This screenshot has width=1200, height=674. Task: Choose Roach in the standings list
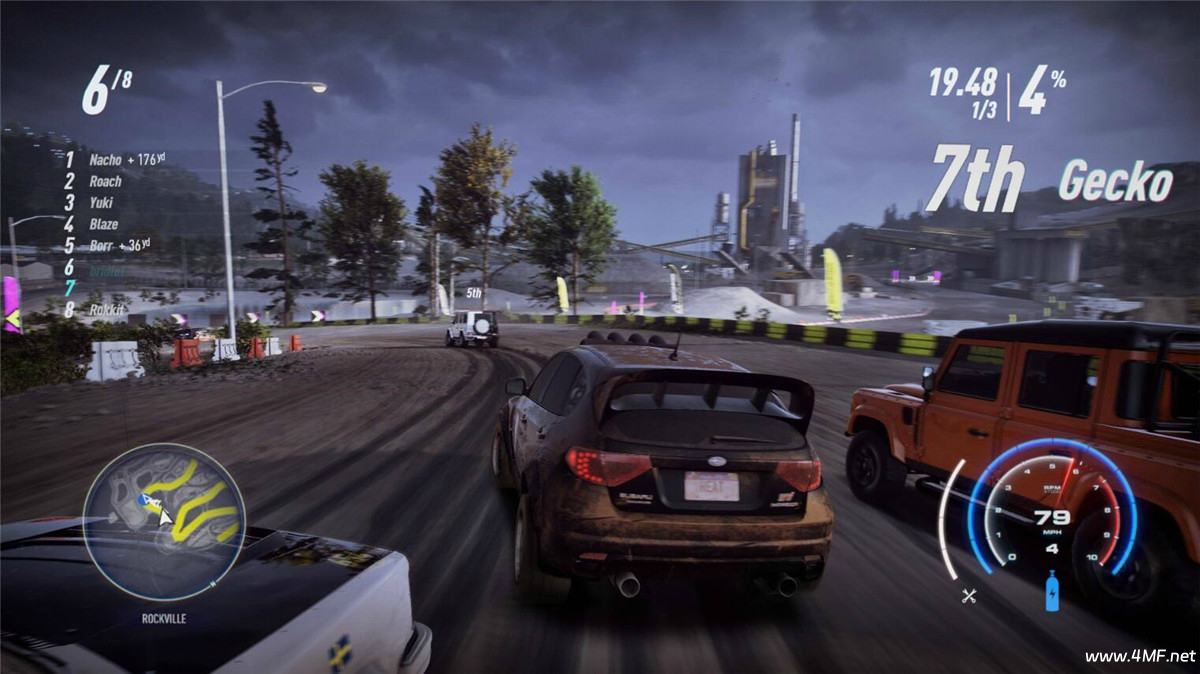point(105,181)
